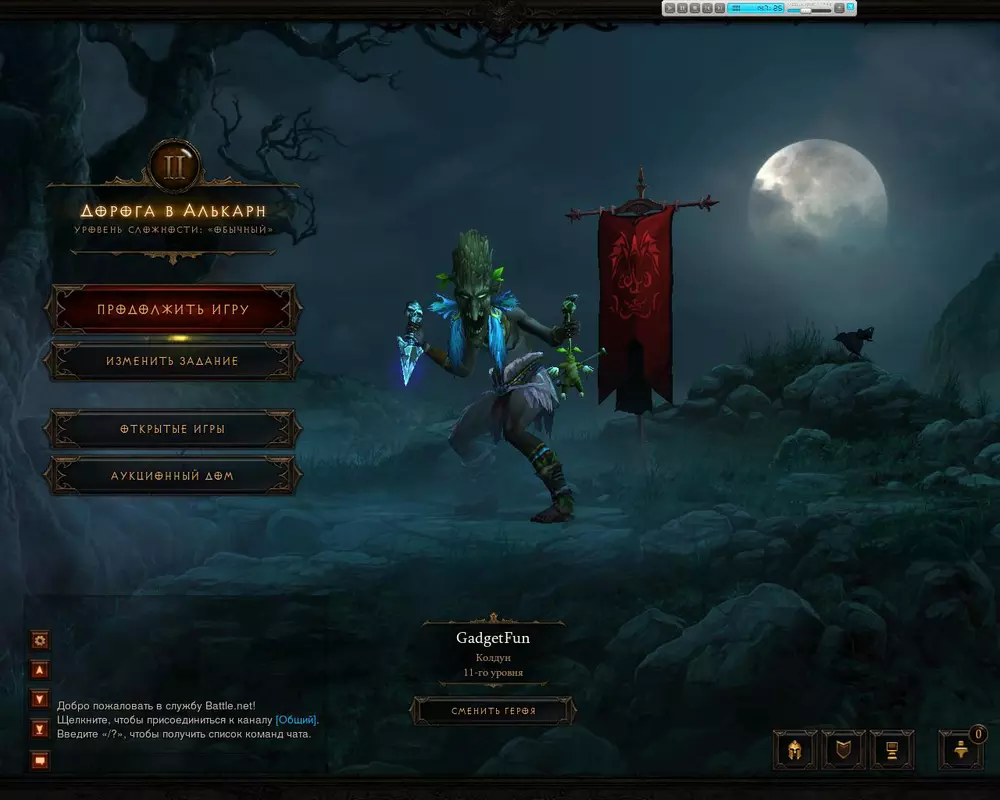The width and height of the screenshot is (1000, 800).
Task: Click the volume slider on overlay player
Action: point(805,8)
